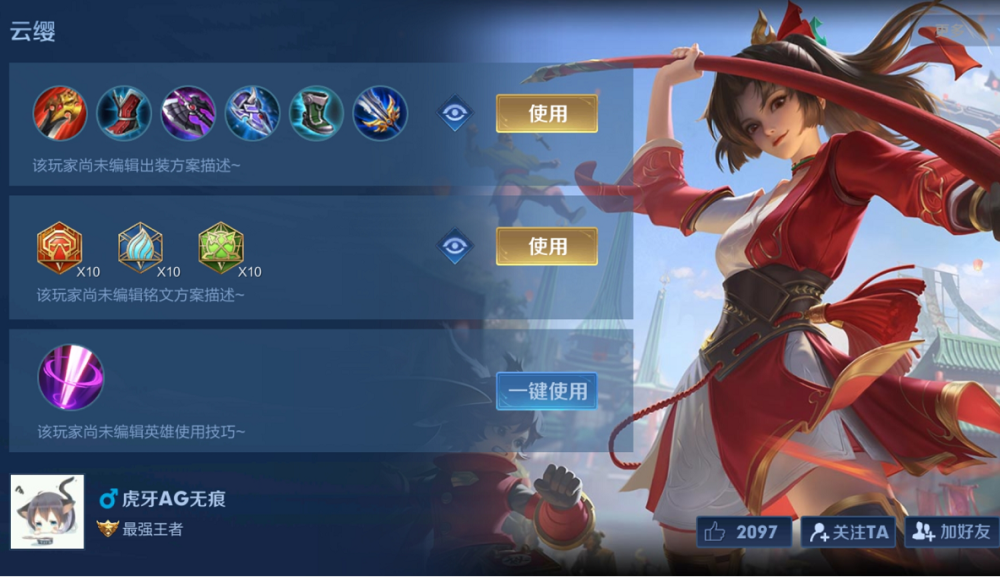This screenshot has width=1000, height=577.
Task: Add the player via 加好友
Action: (951, 532)
